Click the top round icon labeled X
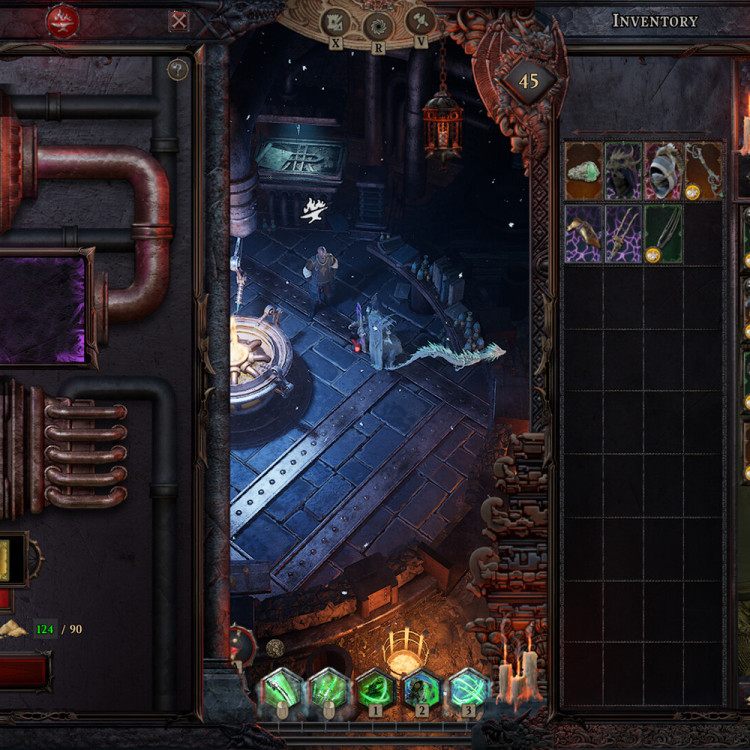The image size is (750, 750). (x=337, y=22)
